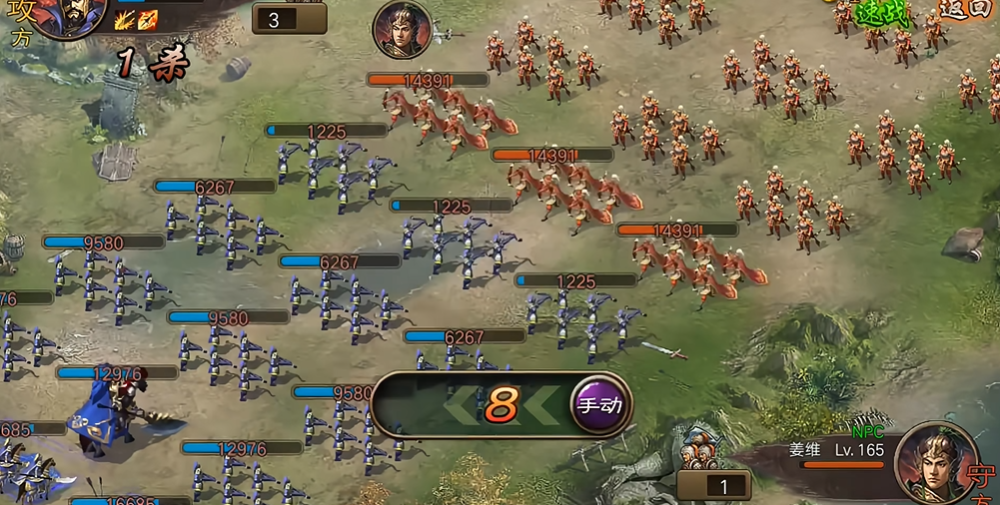Tap the purple 手动 manual control button
This screenshot has width=1000, height=505.
point(601,405)
